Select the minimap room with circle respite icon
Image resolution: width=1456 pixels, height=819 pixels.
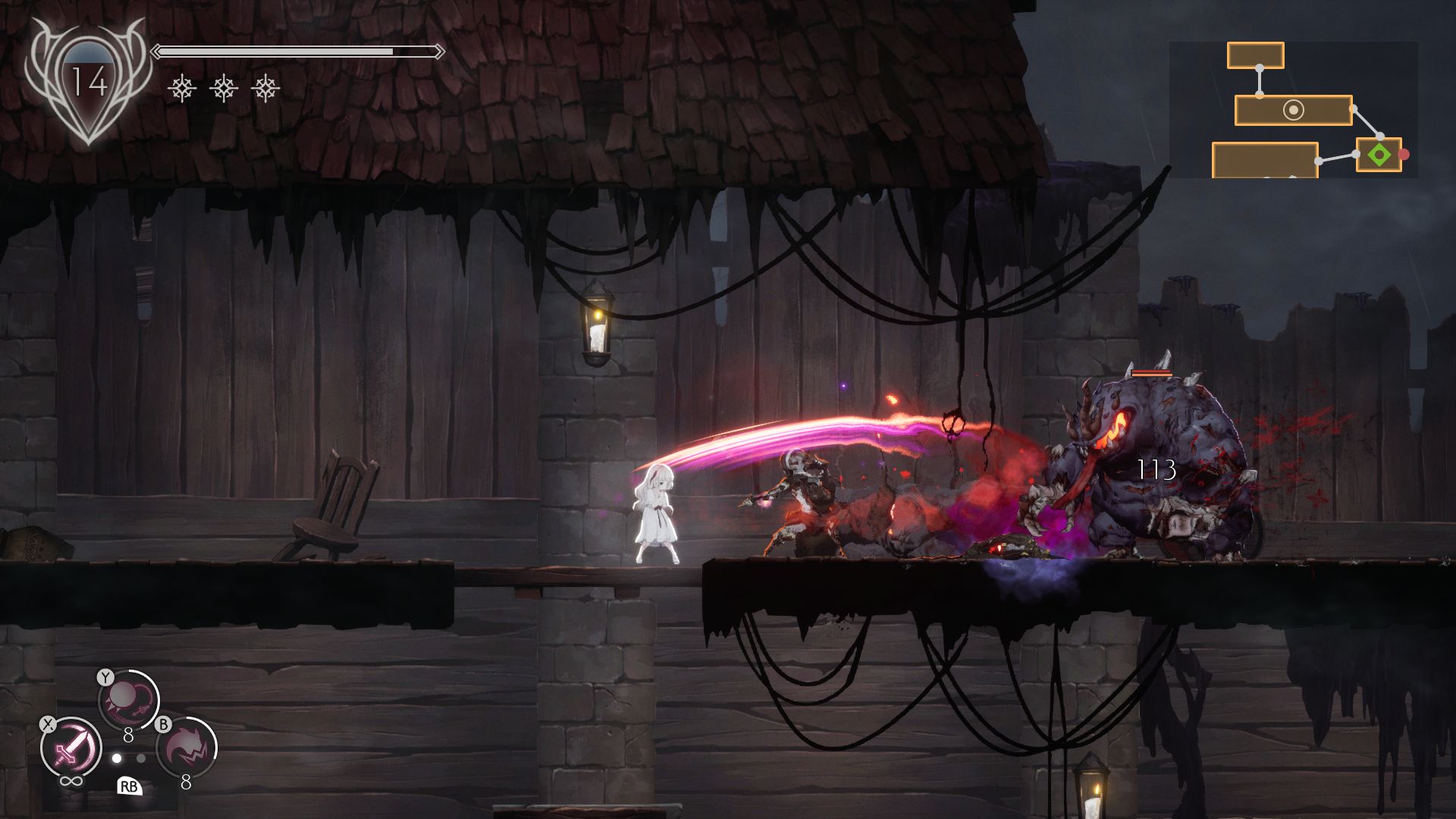[1293, 111]
